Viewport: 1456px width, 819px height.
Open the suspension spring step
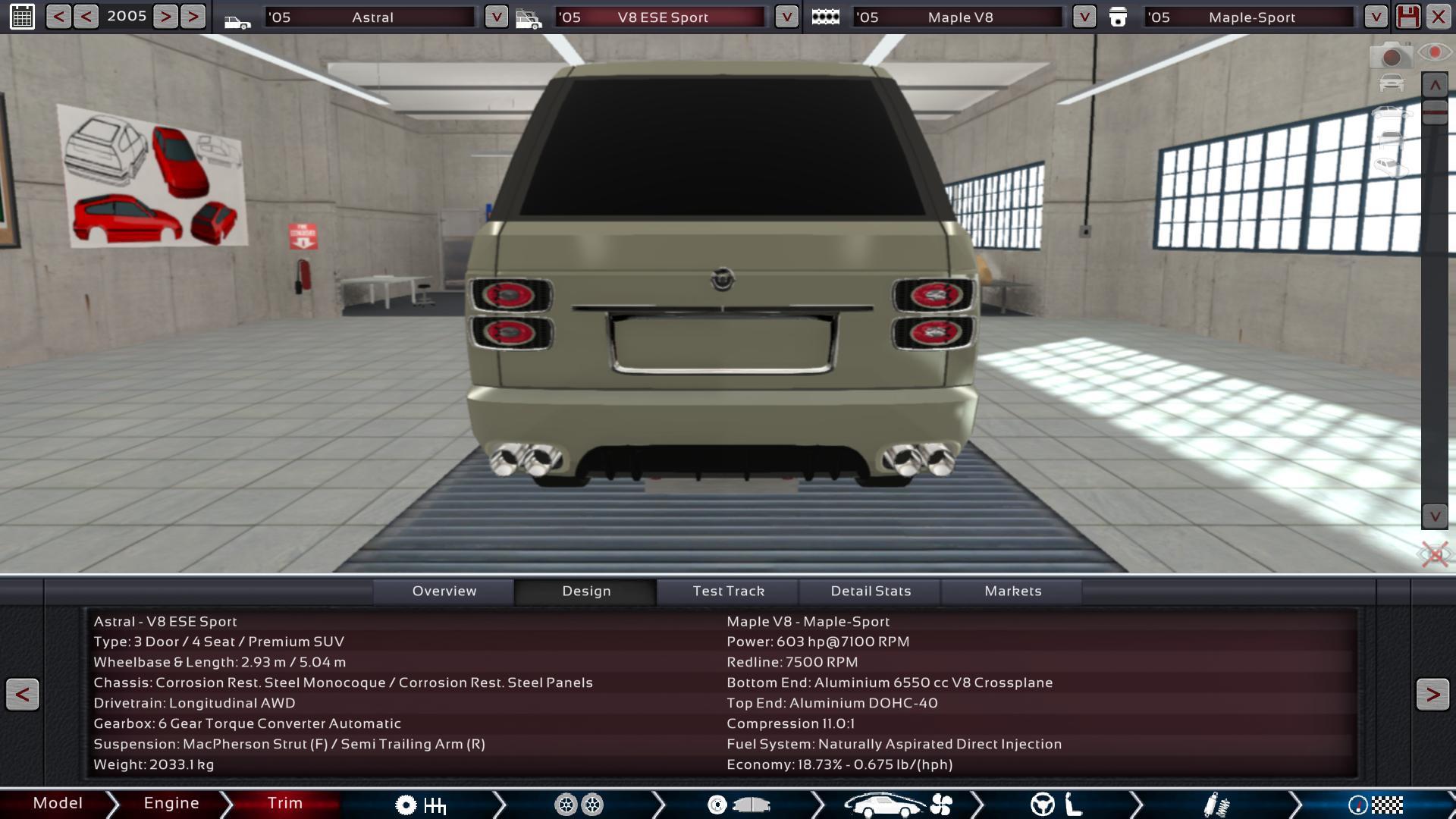point(1216,805)
